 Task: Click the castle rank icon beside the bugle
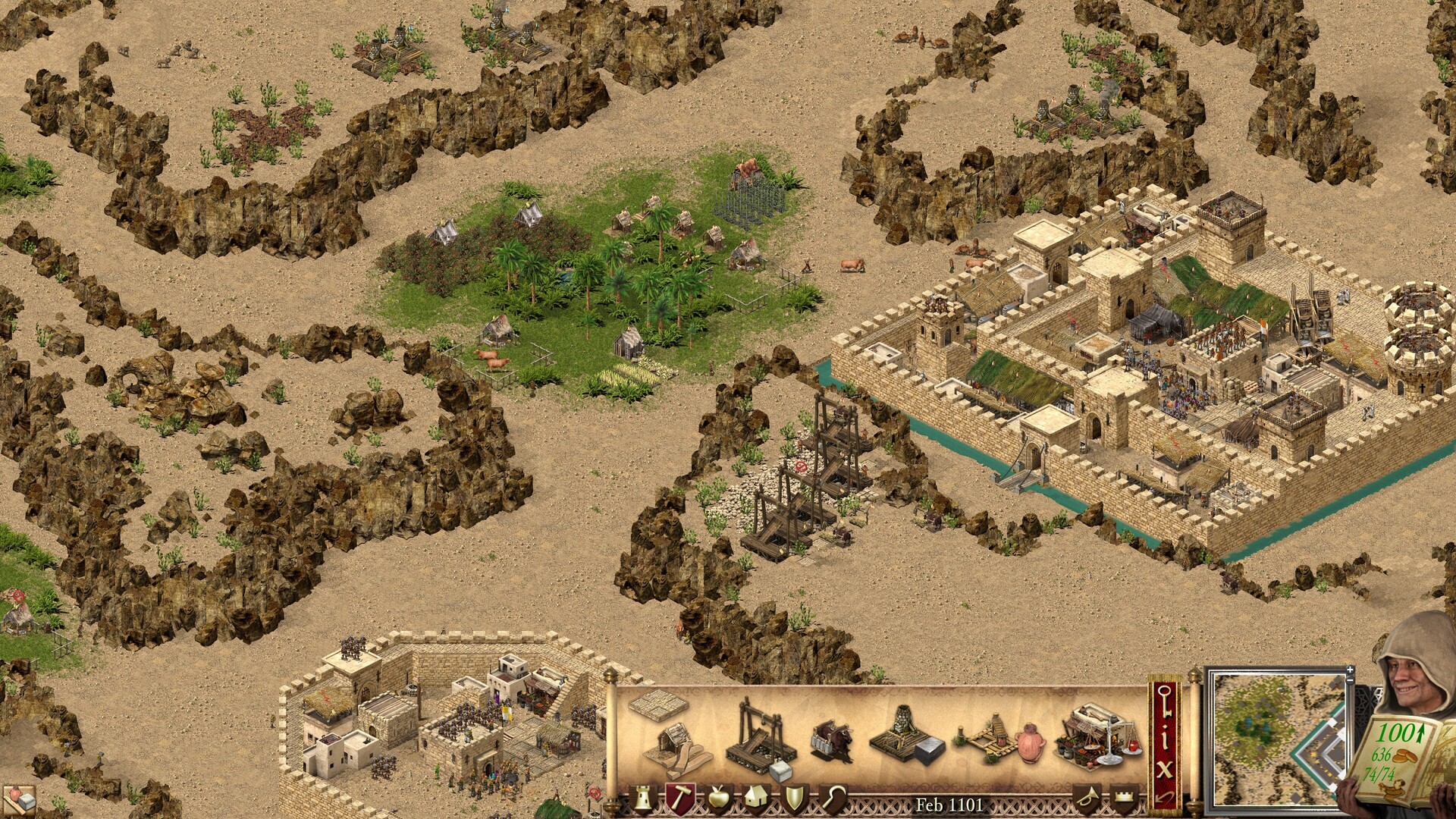point(1123,795)
